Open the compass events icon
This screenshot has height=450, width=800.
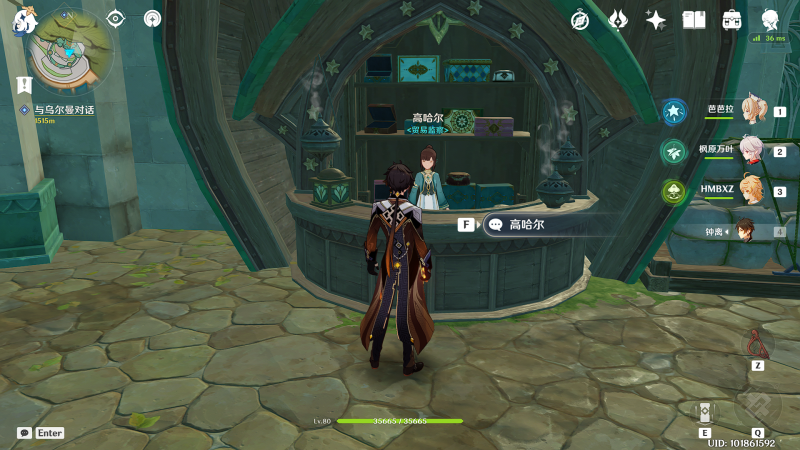point(580,20)
